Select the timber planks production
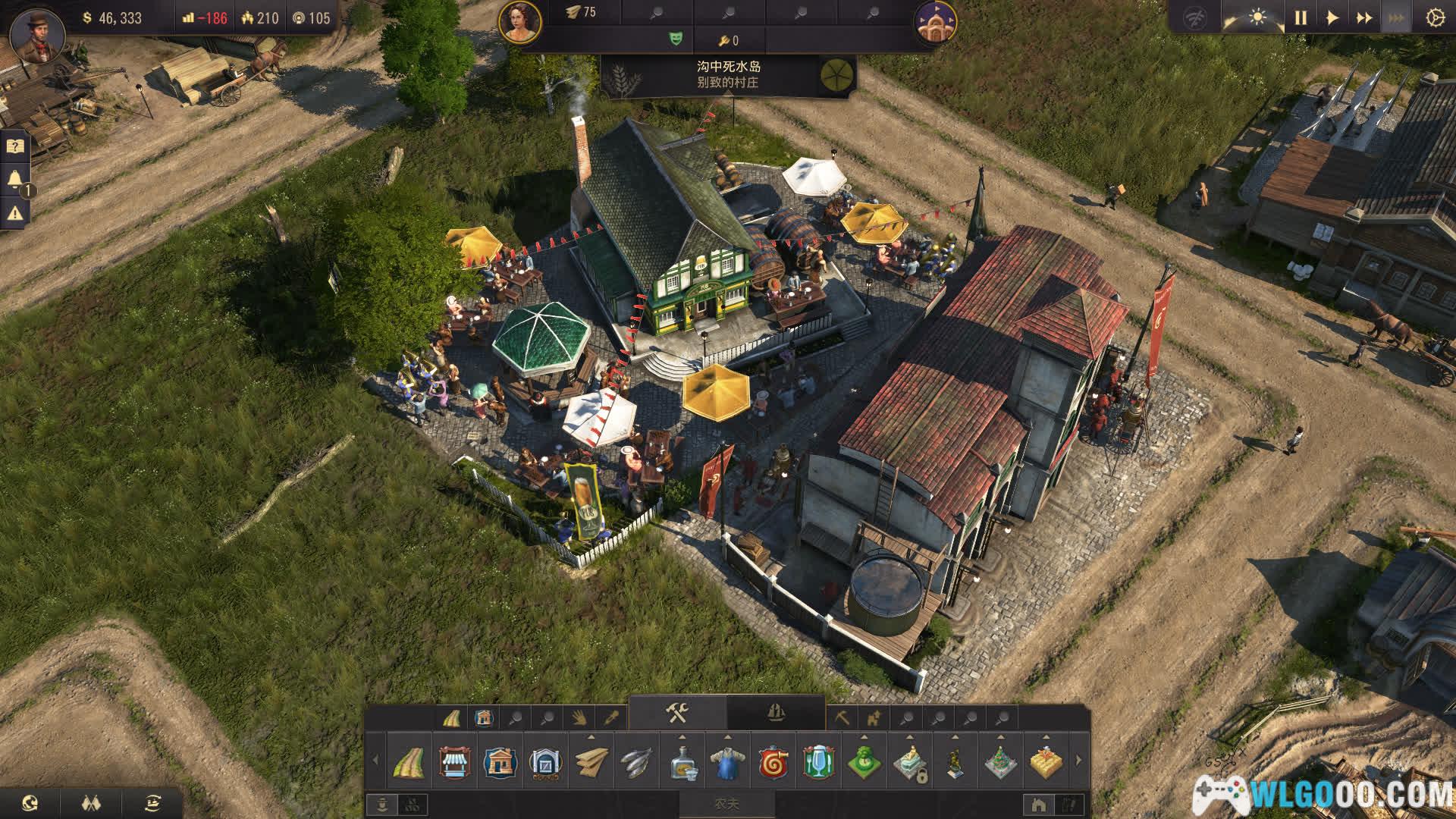 [591, 762]
